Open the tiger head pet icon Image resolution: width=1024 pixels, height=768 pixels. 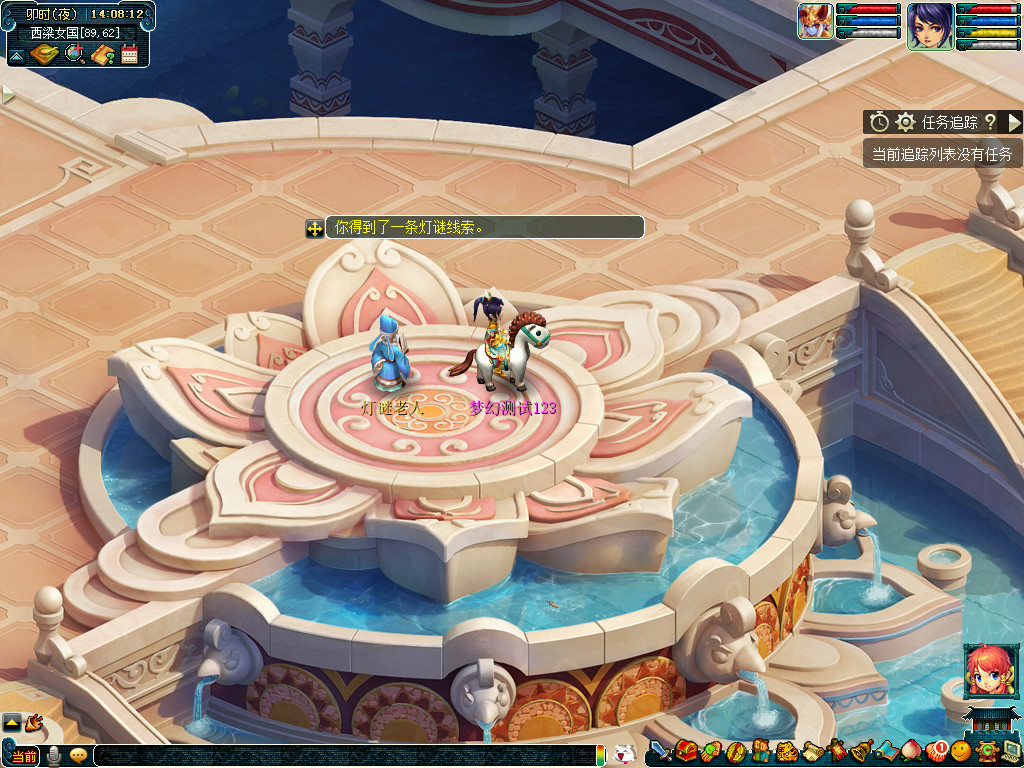(786, 750)
